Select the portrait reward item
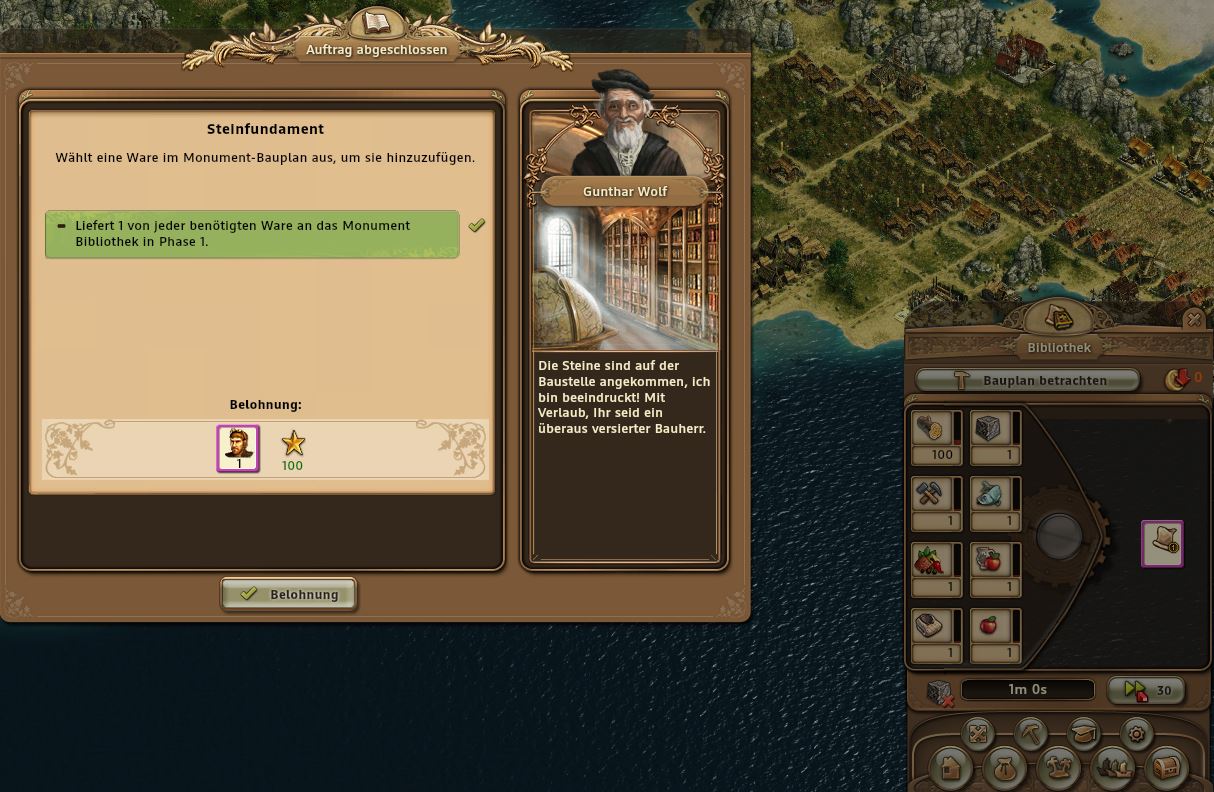Viewport: 1214px width, 792px height. pyautogui.click(x=238, y=447)
